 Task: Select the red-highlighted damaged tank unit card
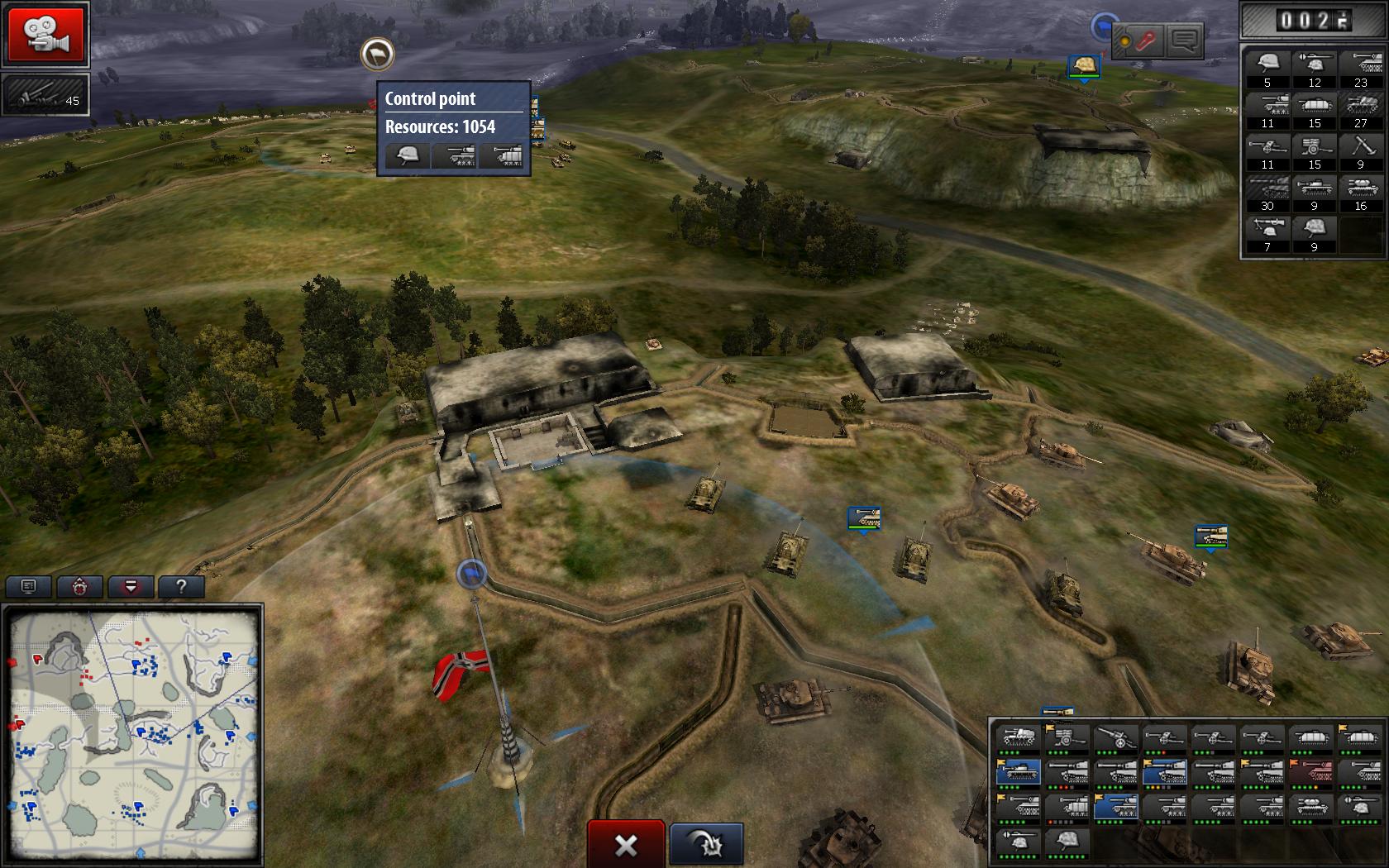pyautogui.click(x=1311, y=772)
